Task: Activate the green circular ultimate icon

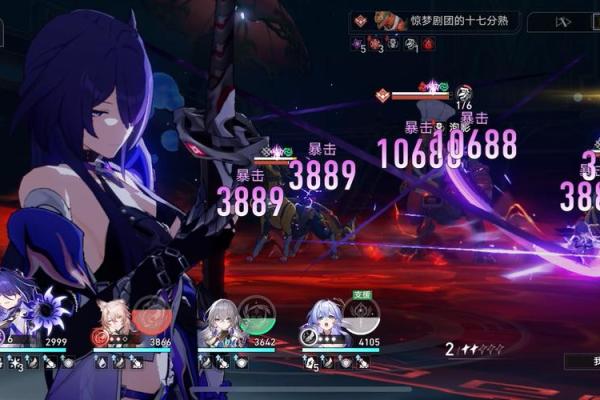Action: tap(257, 315)
